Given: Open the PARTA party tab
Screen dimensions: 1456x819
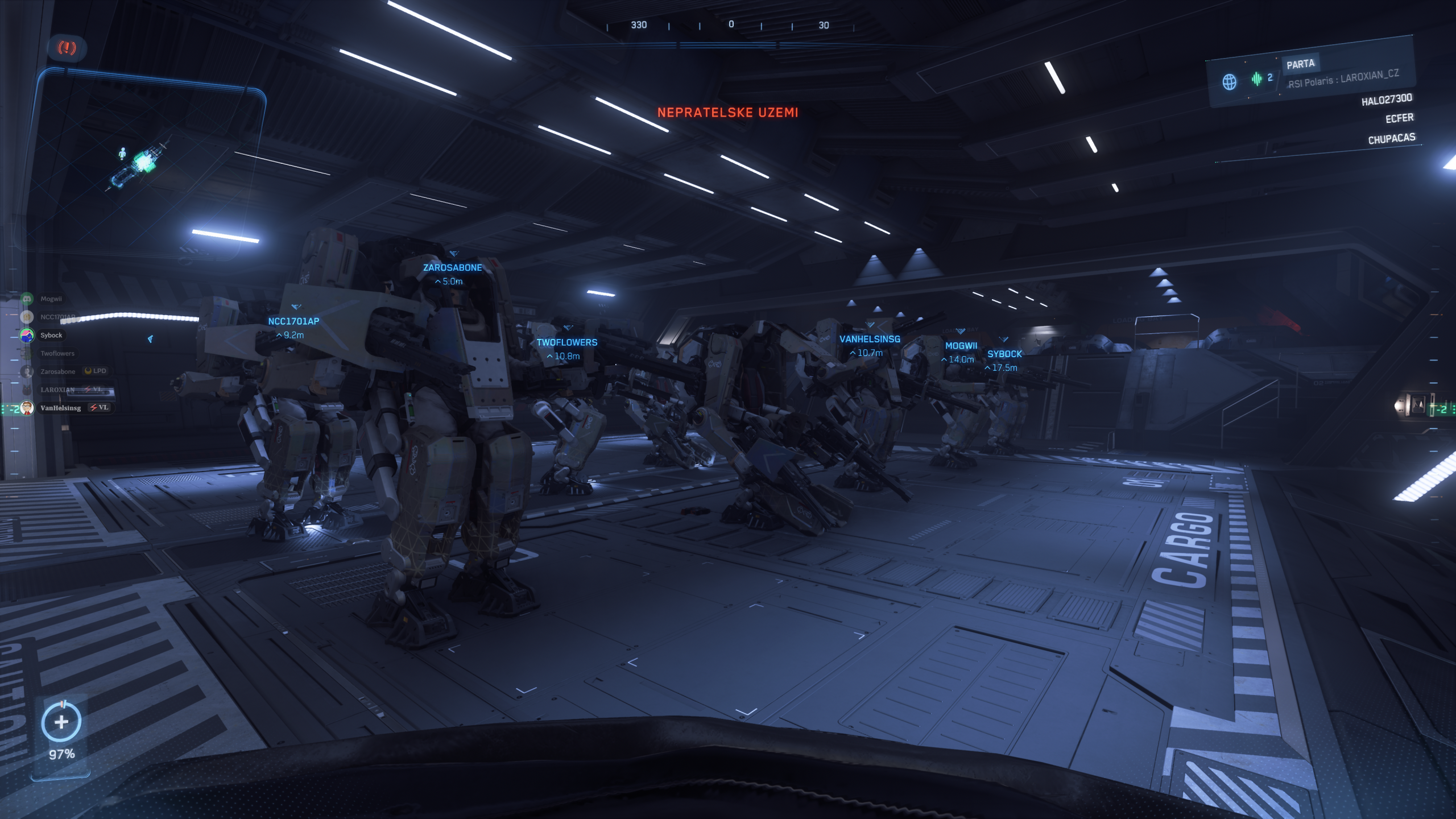Looking at the screenshot, I should point(1300,64).
